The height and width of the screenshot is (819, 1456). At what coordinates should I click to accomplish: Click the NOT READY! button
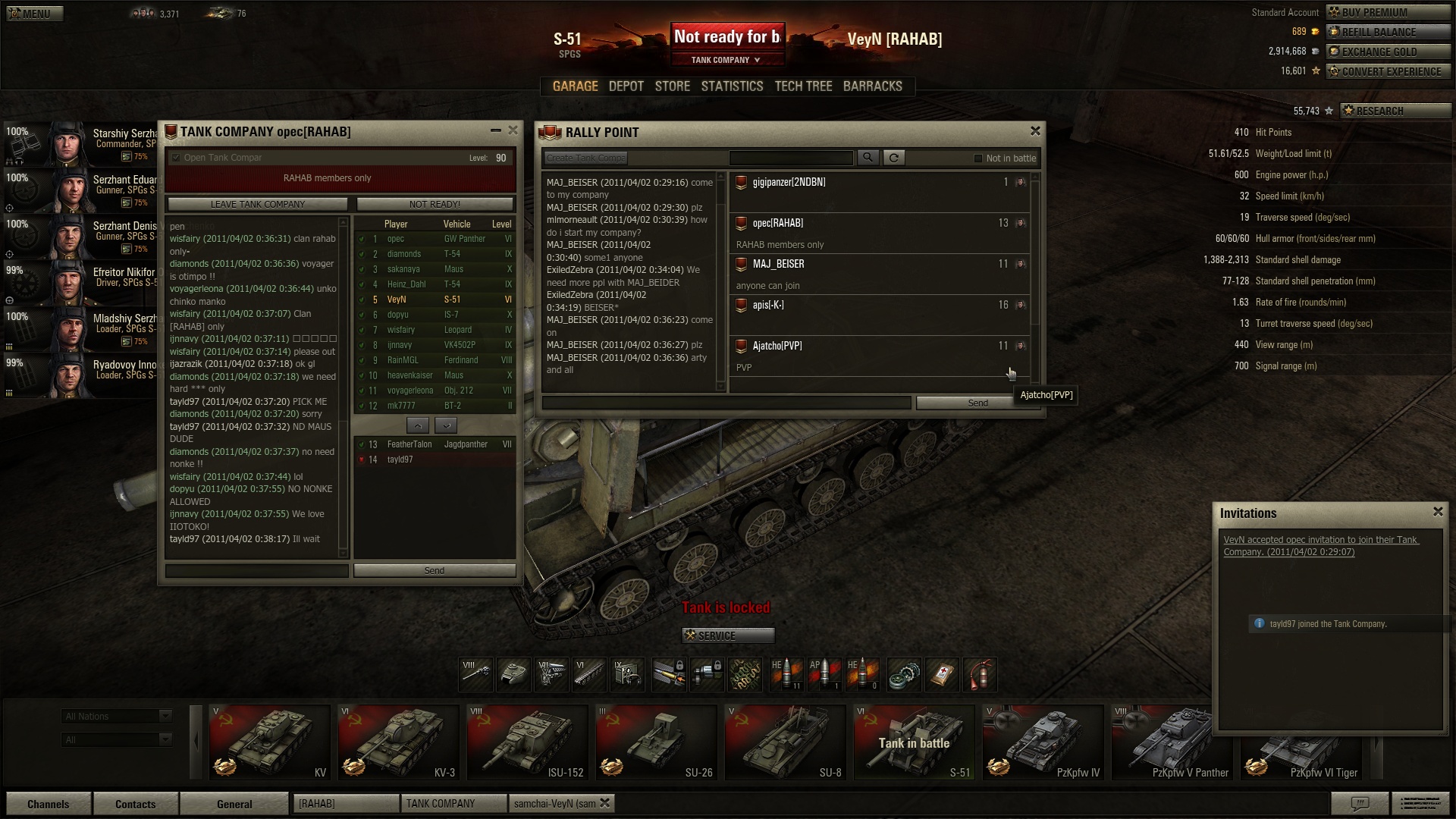tap(435, 204)
